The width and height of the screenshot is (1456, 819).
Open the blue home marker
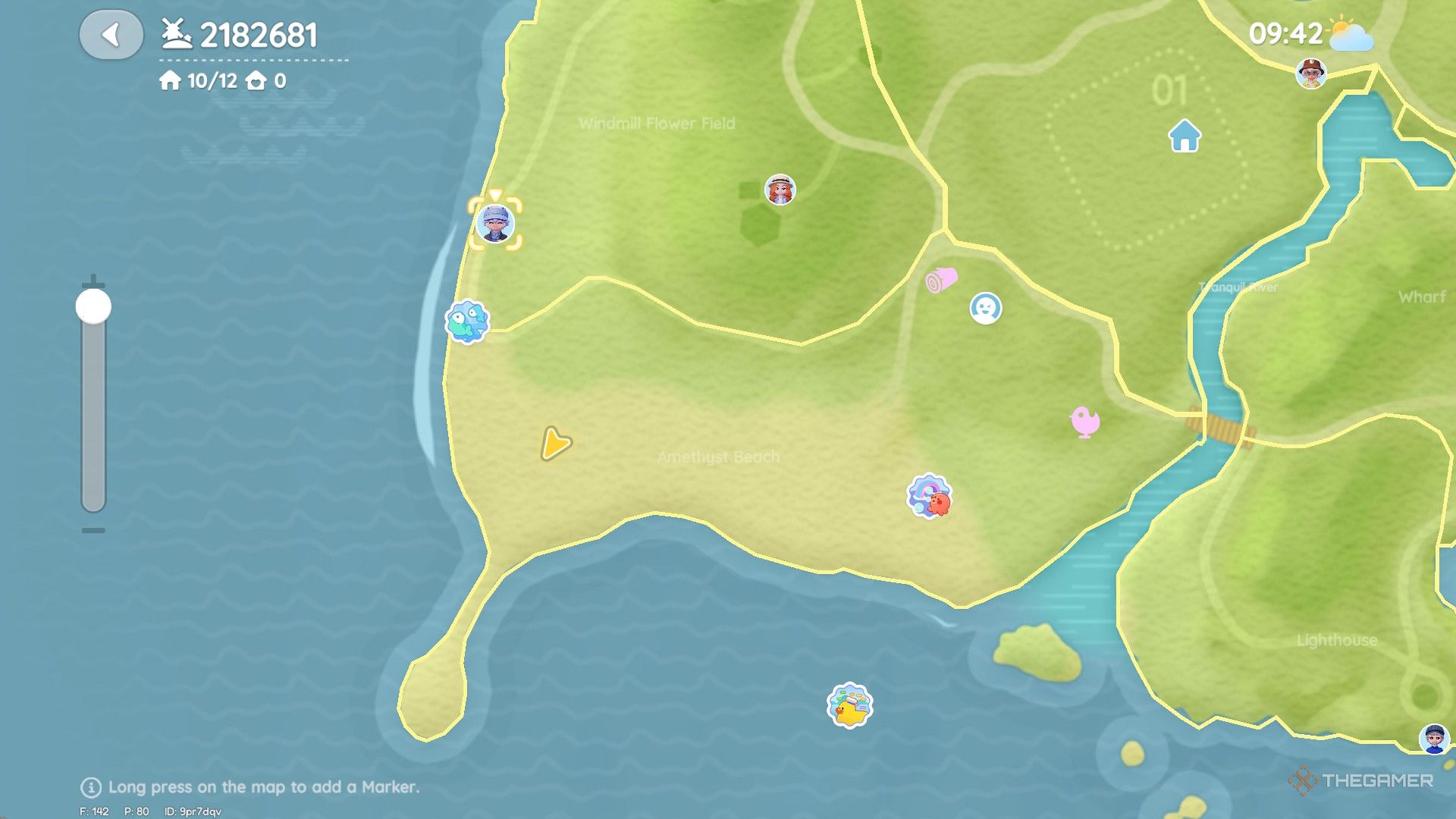pos(1185,136)
